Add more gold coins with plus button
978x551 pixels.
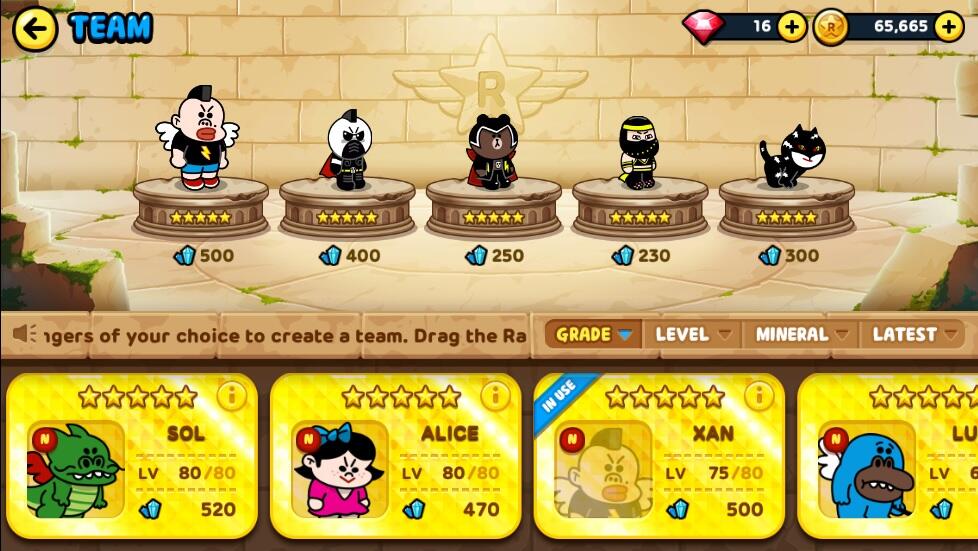pyautogui.click(x=948, y=27)
